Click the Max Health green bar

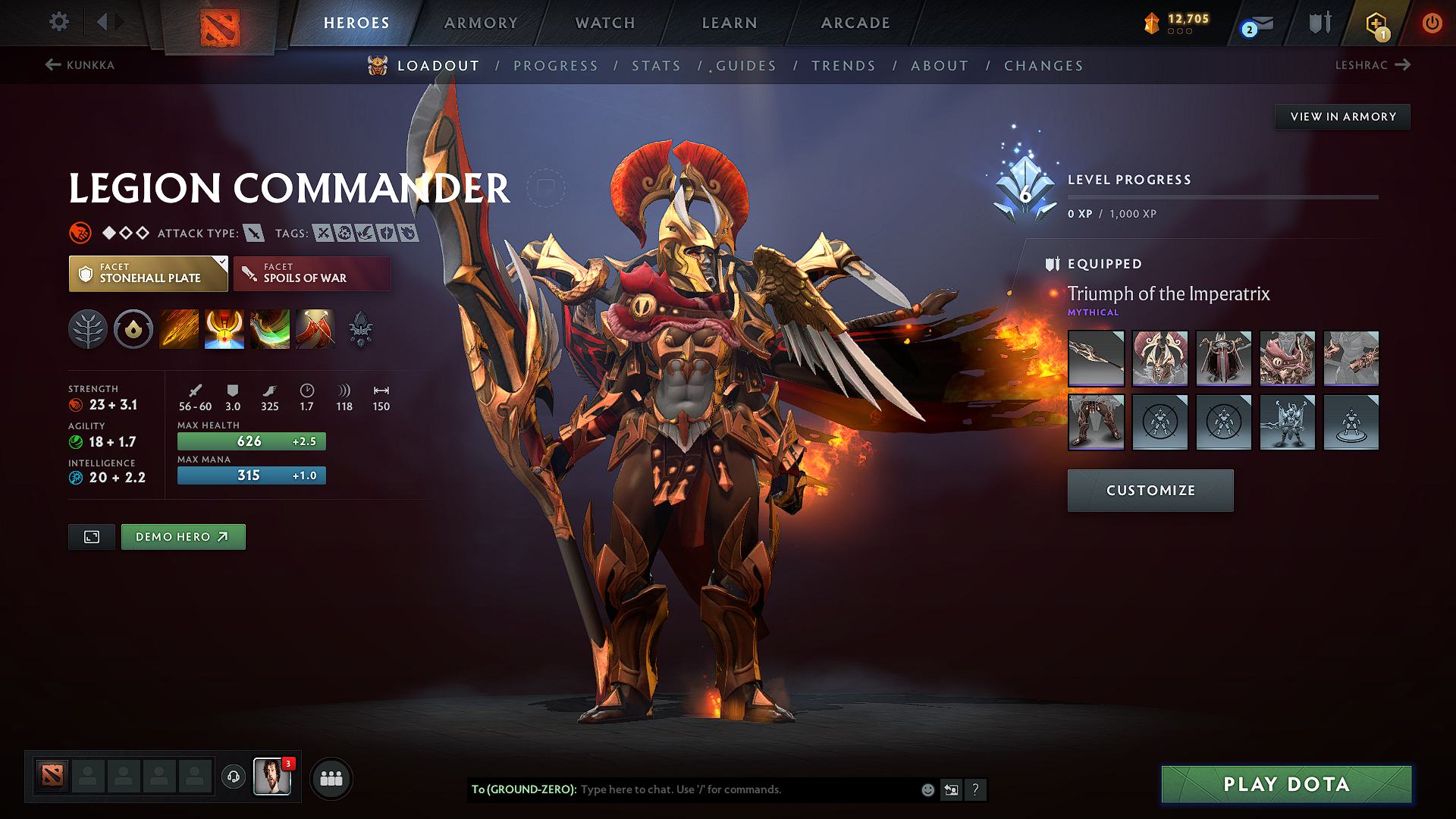click(251, 441)
